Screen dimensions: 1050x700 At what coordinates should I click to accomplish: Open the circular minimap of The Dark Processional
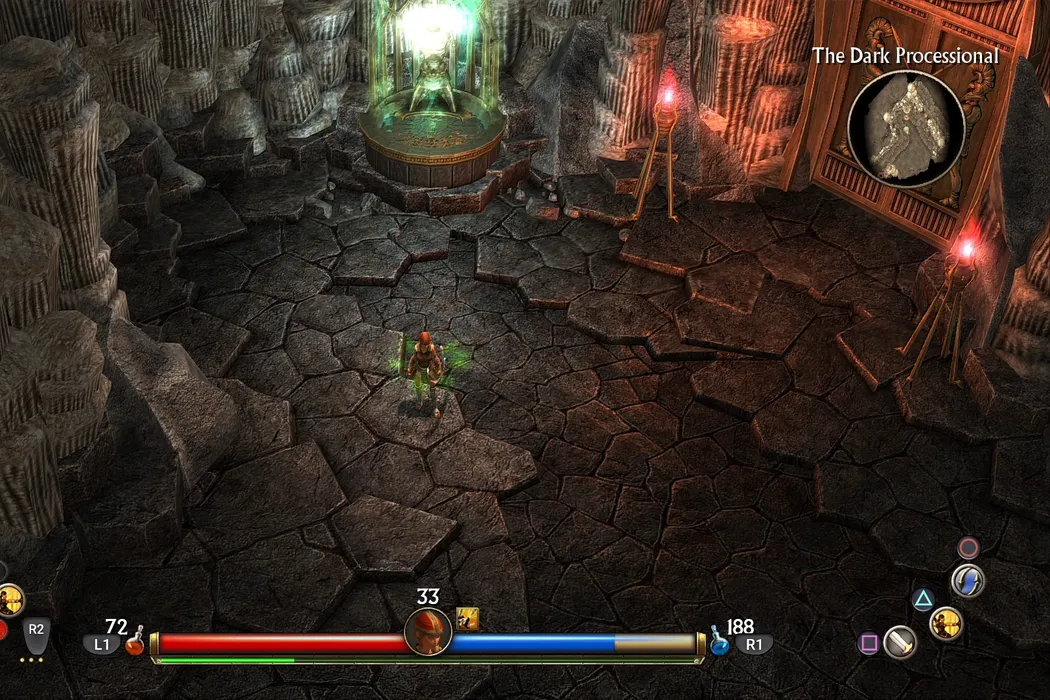coord(905,128)
